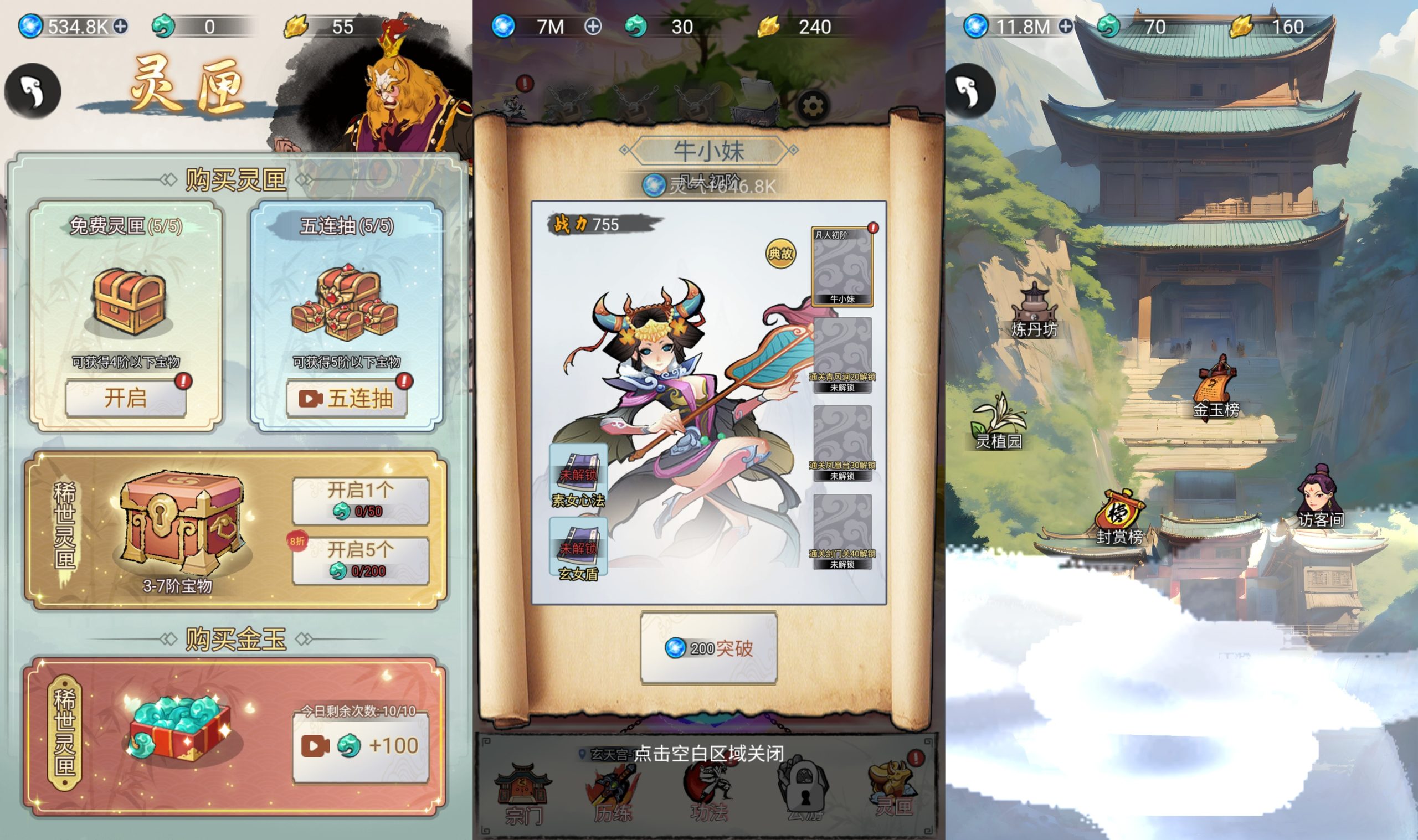This screenshot has height=840, width=1418.
Task: Open the free spirit box with 开启
Action: click(x=126, y=398)
